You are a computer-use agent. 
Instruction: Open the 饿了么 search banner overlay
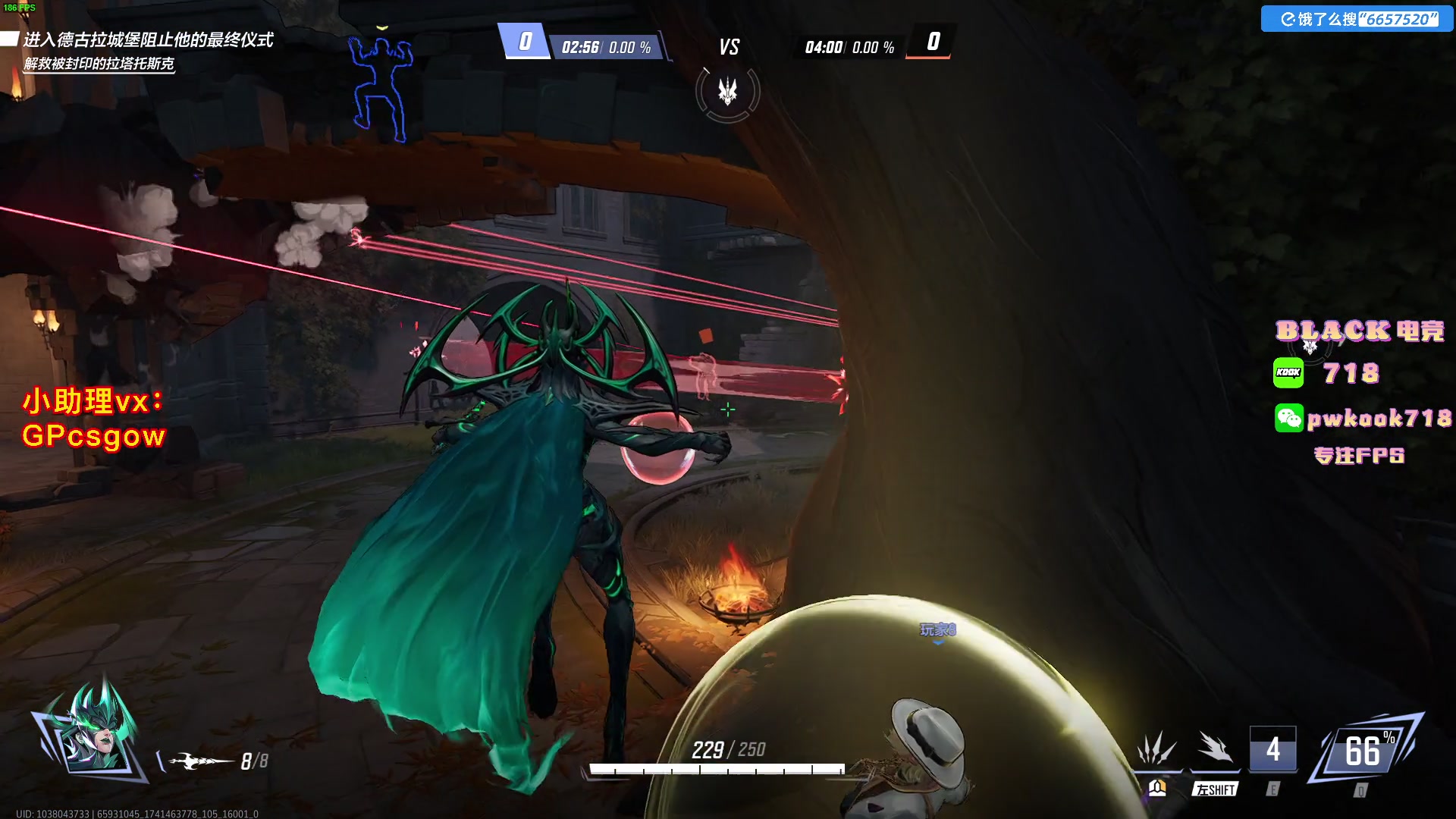coord(1357,19)
